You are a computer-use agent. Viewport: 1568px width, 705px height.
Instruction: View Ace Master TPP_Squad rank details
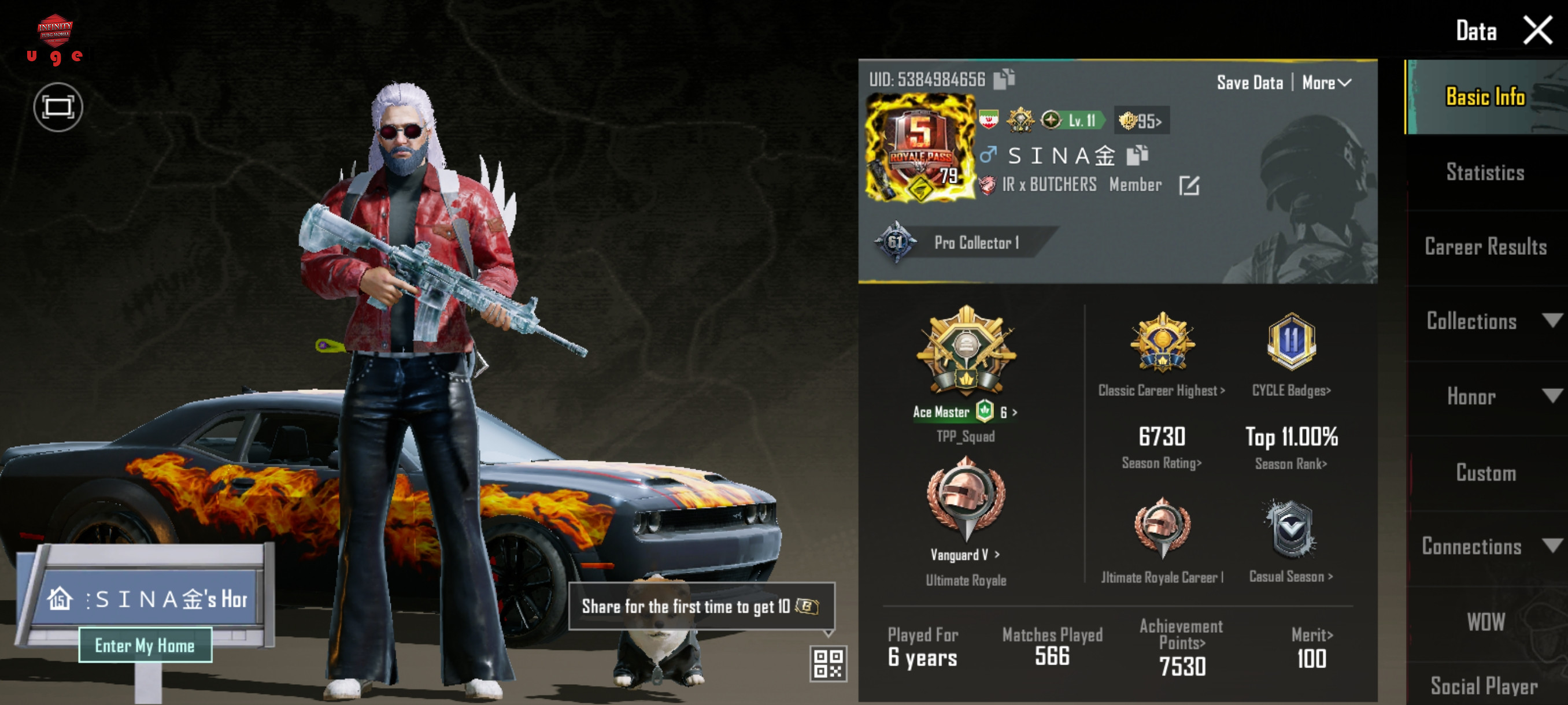[965, 413]
